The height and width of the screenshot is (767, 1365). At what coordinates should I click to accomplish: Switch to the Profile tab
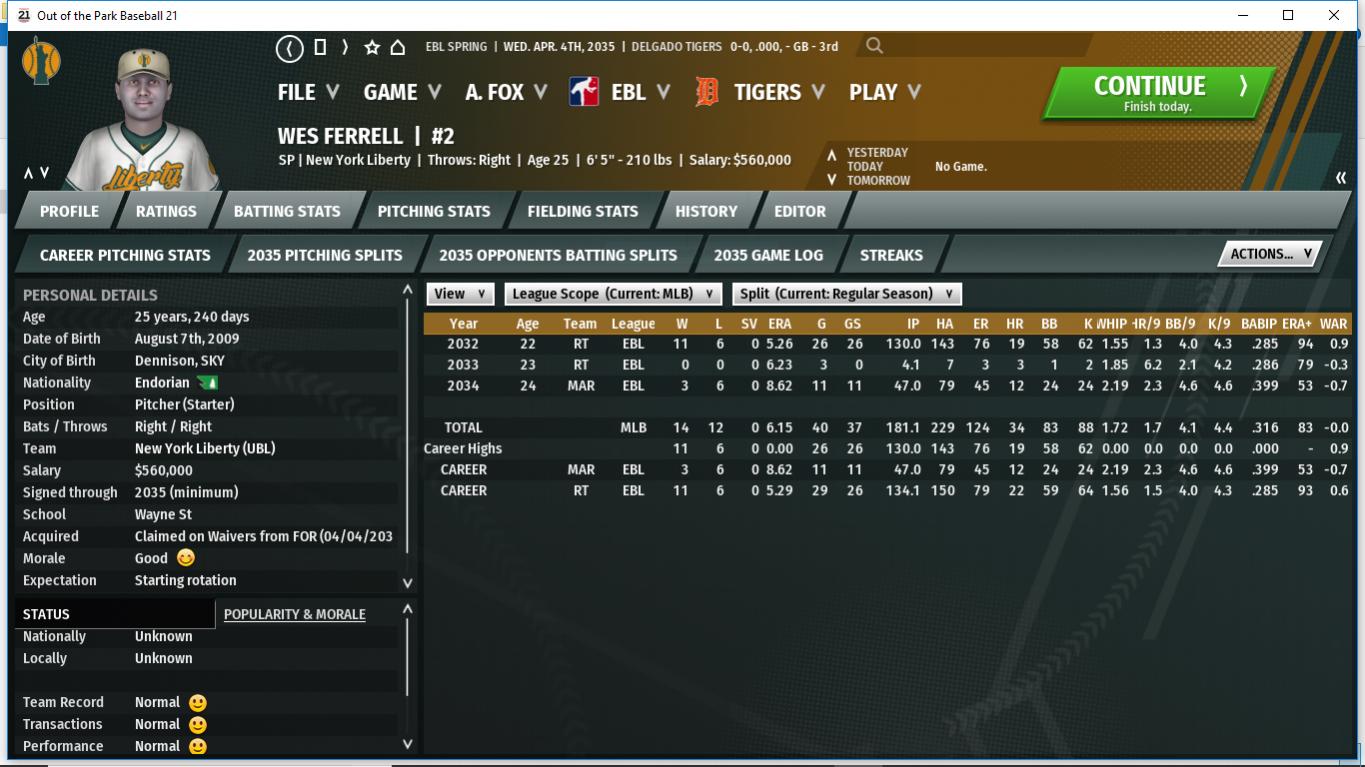(69, 211)
